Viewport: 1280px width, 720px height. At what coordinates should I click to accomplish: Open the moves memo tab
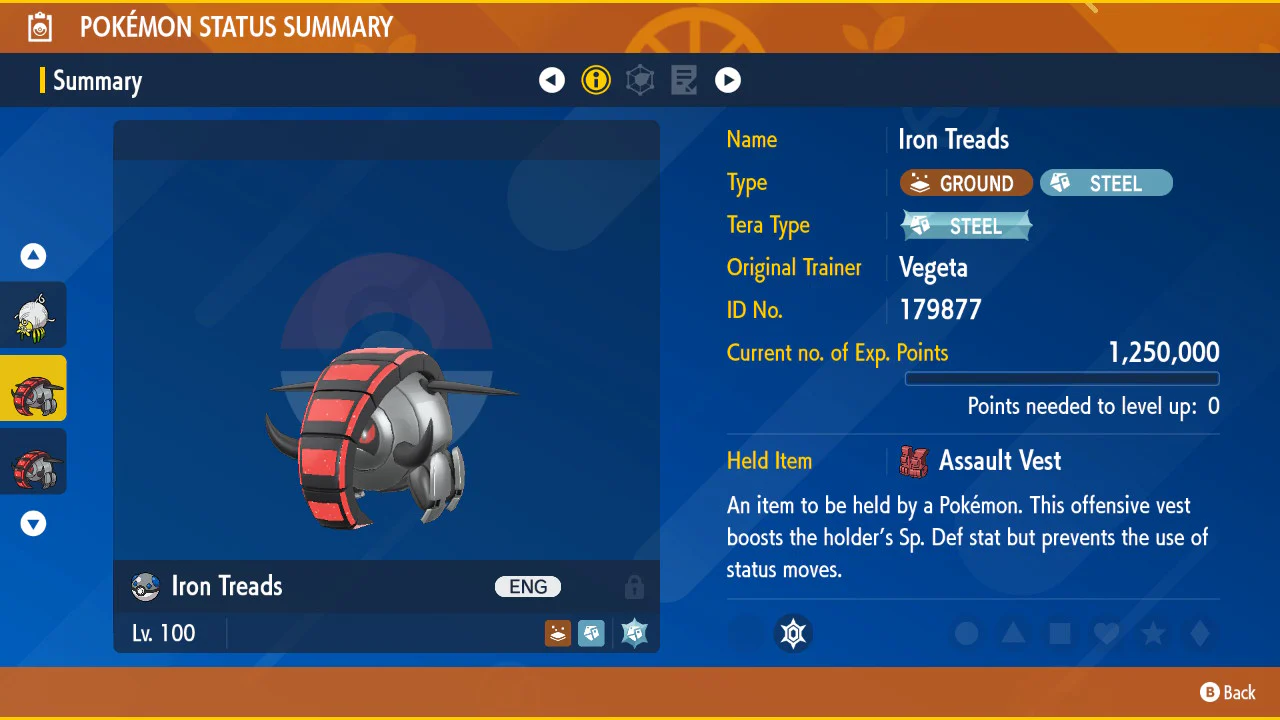[684, 80]
